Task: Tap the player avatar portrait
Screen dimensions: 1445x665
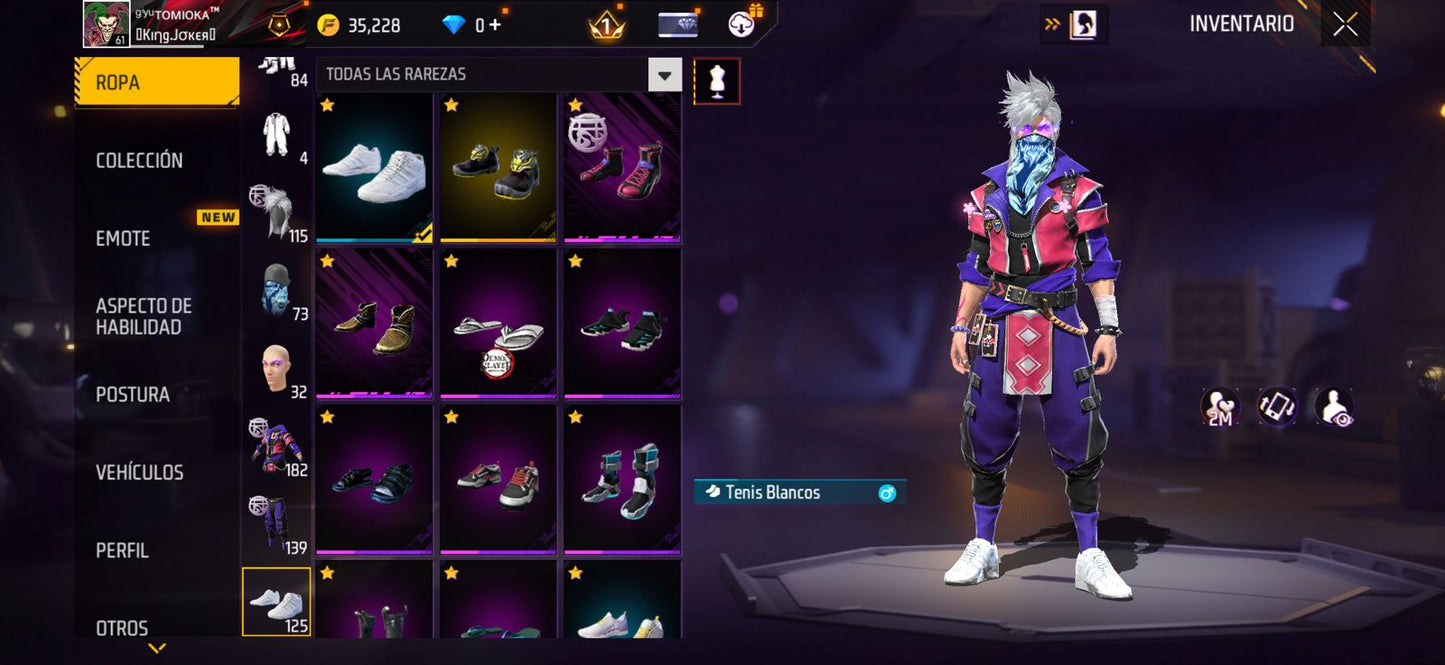Action: [106, 24]
